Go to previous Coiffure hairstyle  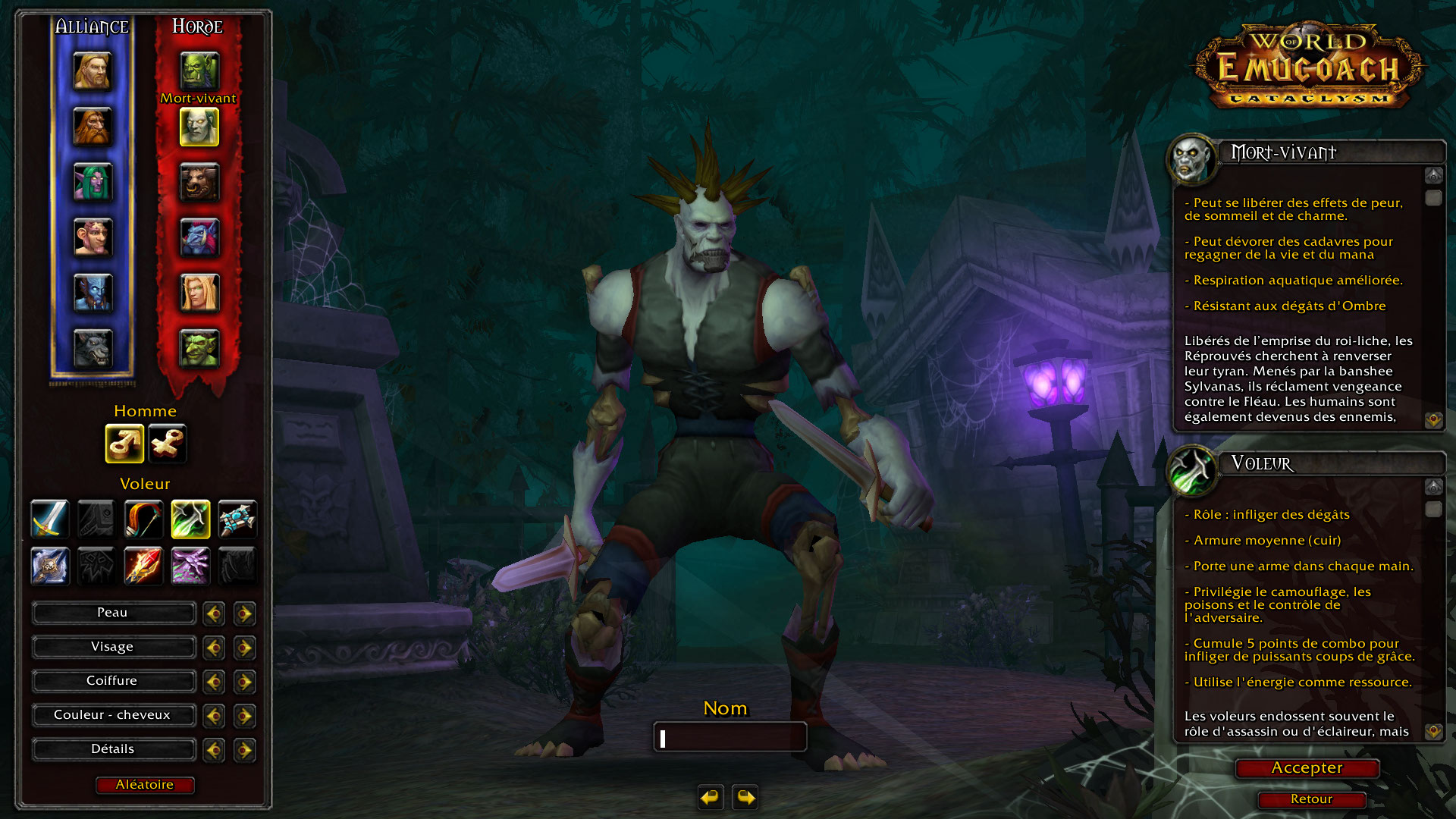[214, 682]
